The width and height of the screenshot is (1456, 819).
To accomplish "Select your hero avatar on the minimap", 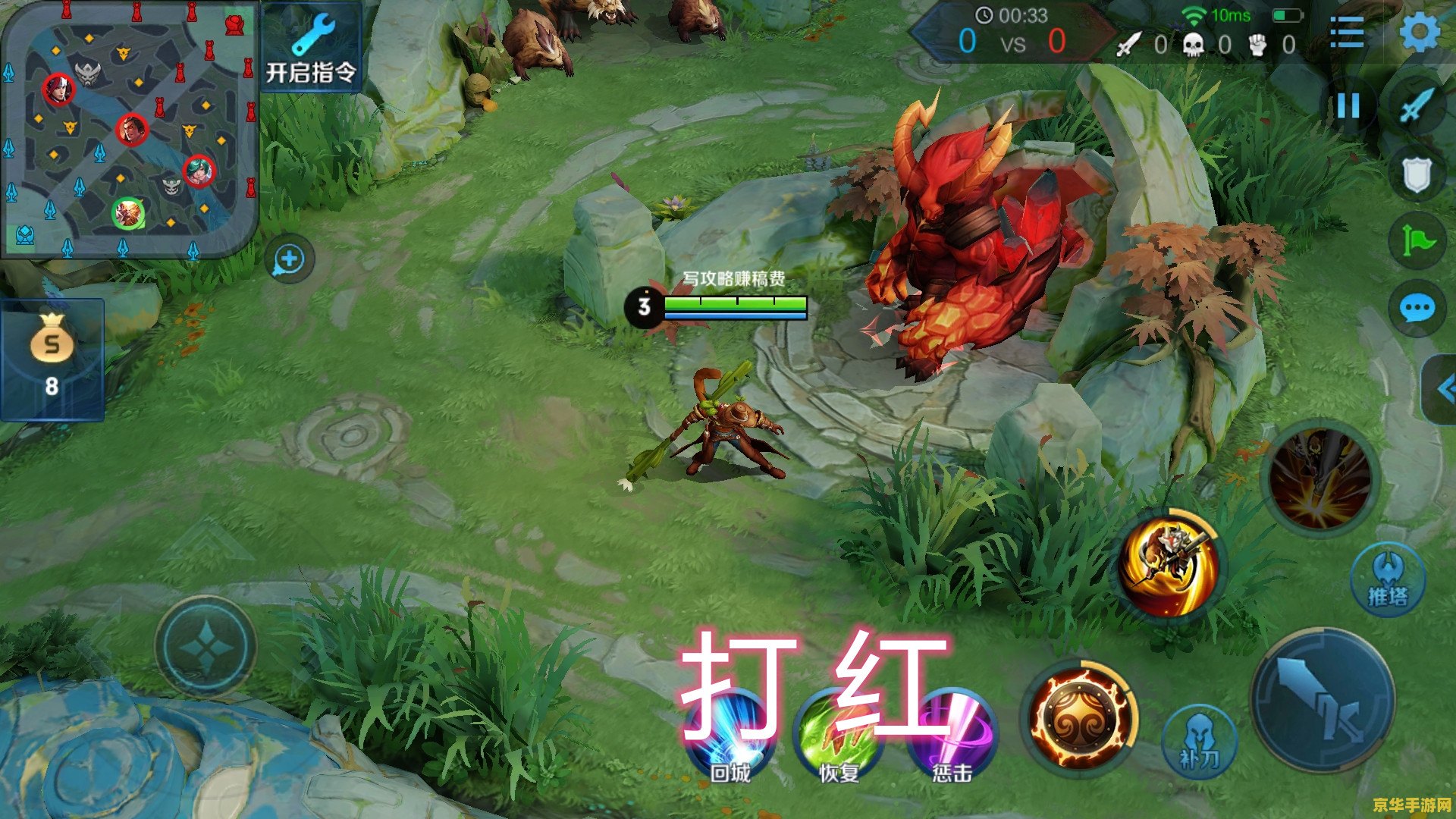I will point(129,214).
